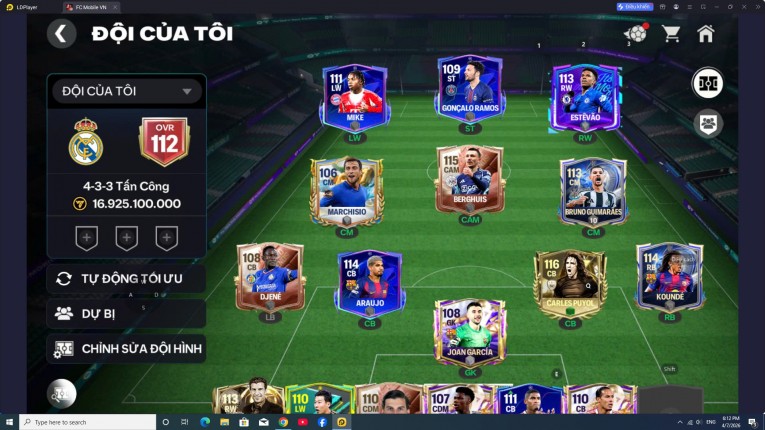Choose the Araujo CB card
This screenshot has width=765, height=430.
[x=369, y=281]
